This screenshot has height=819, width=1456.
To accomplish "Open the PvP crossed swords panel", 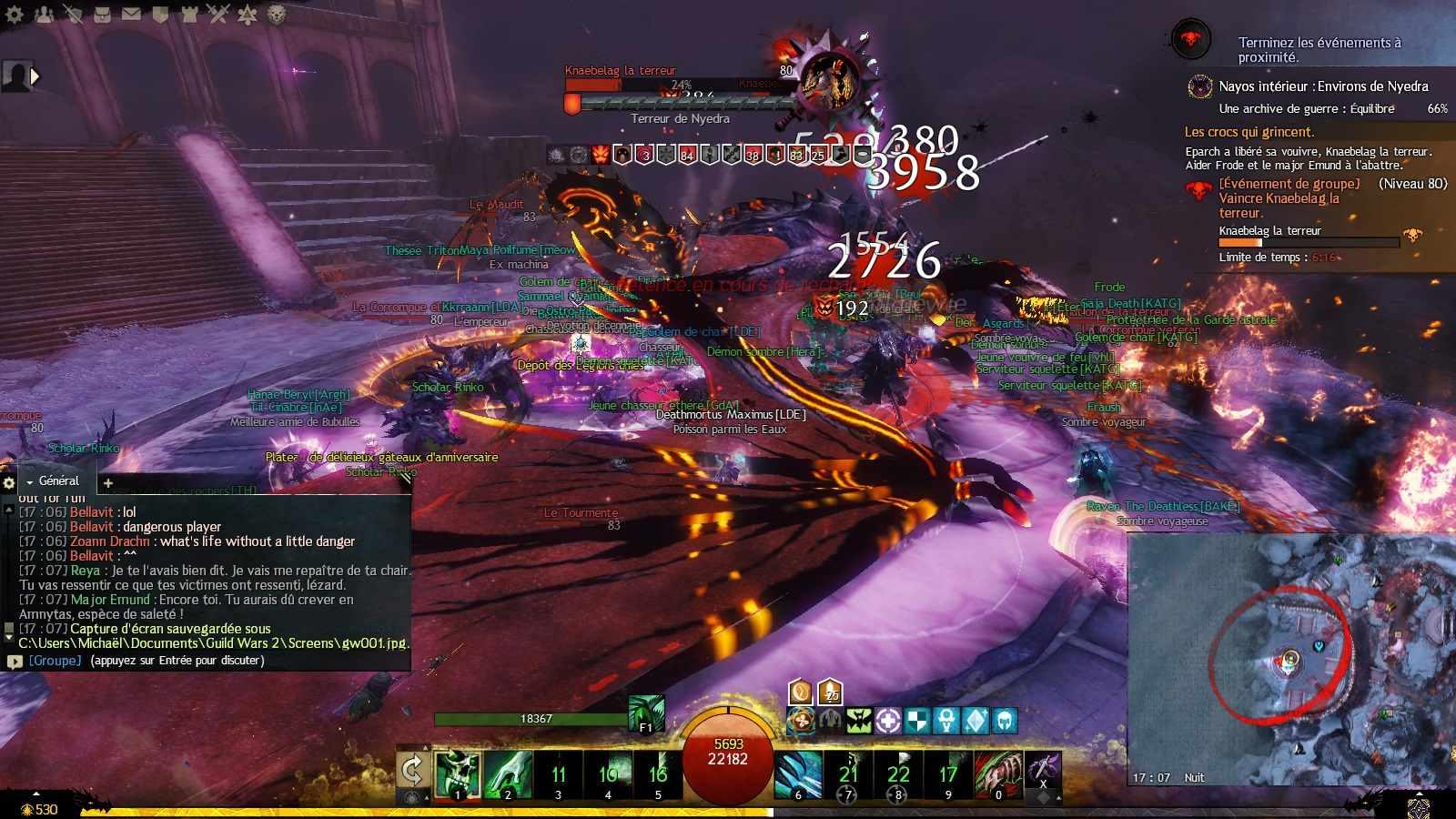I will [218, 14].
